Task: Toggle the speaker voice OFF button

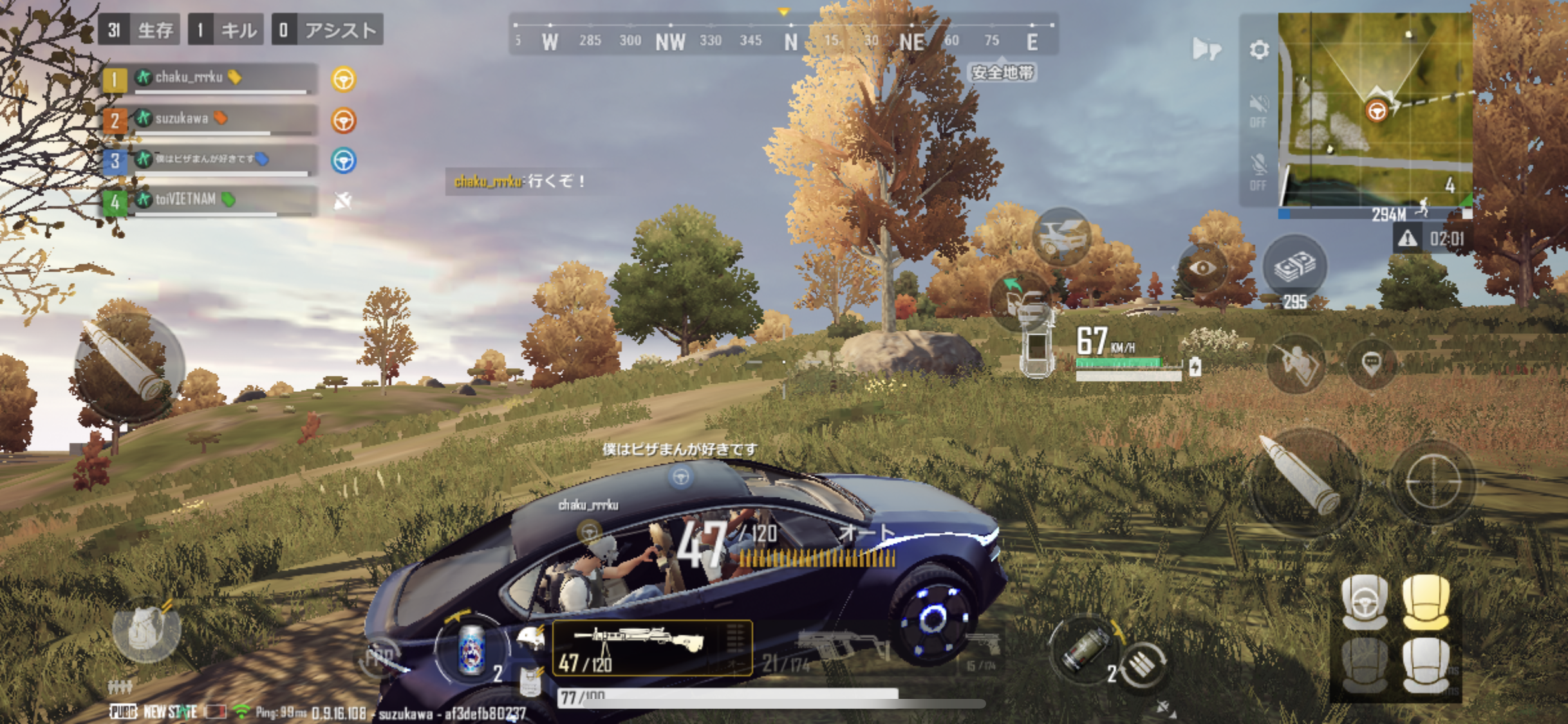Action: tap(1258, 111)
